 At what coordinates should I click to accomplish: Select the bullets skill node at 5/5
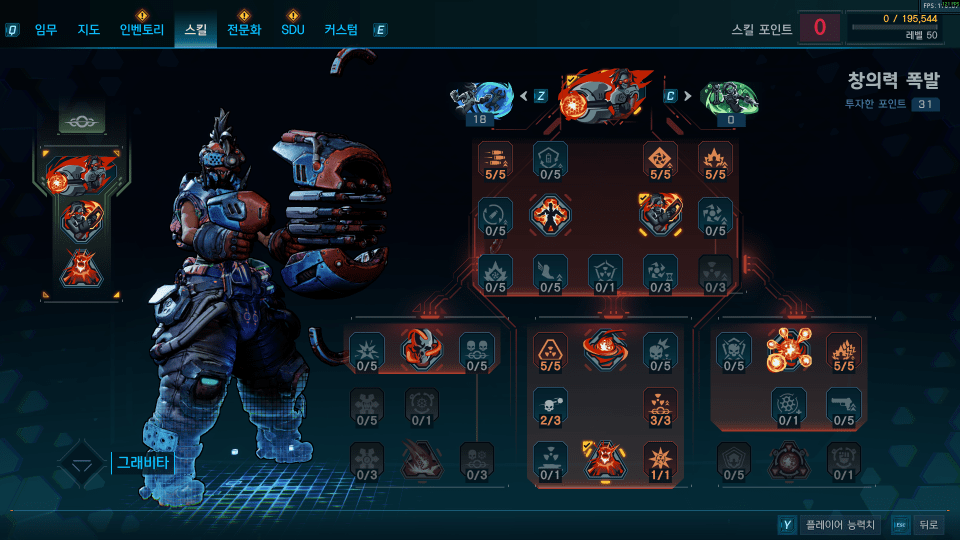pyautogui.click(x=495, y=159)
